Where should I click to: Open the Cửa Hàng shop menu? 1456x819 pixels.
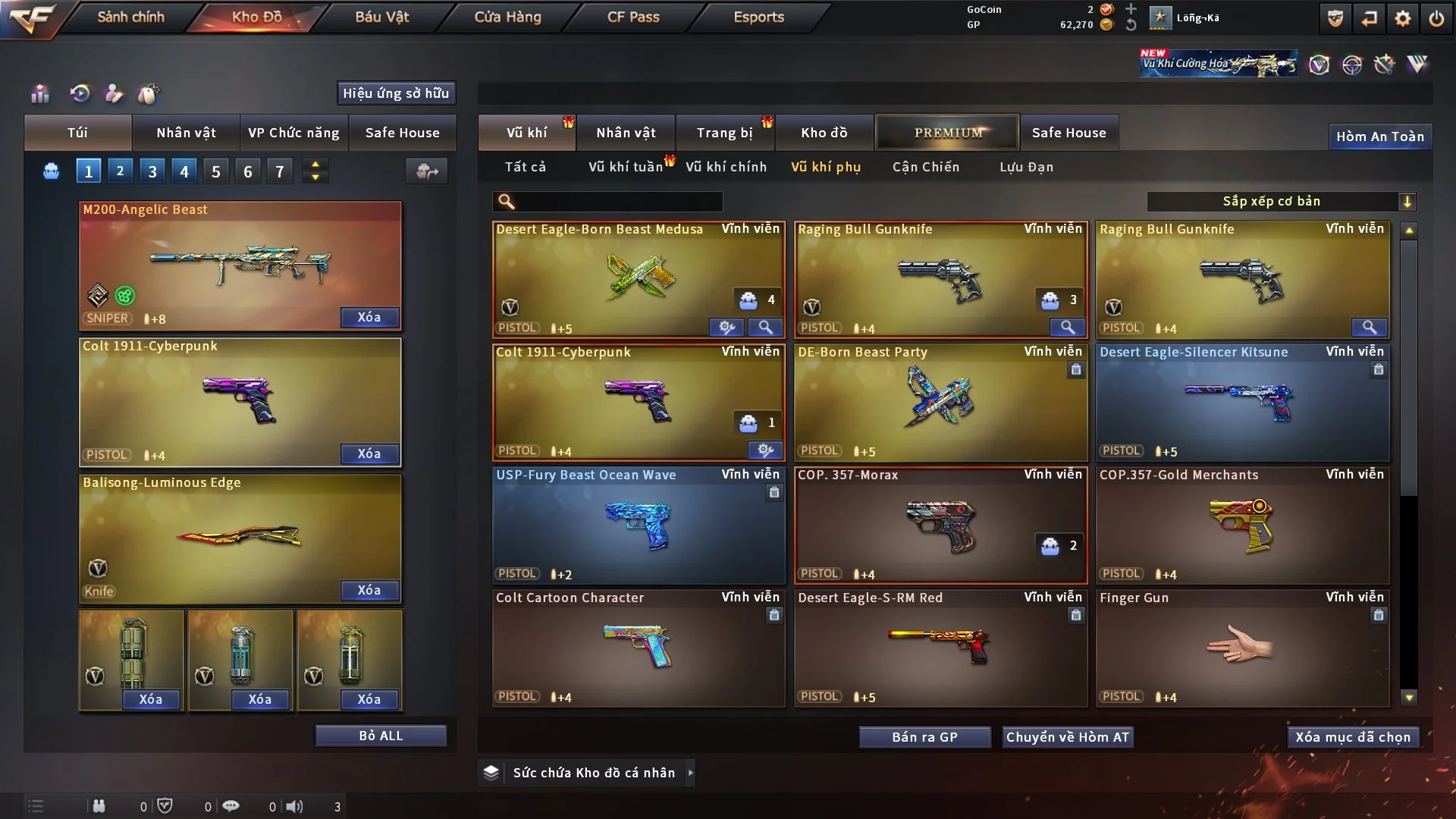(x=507, y=17)
